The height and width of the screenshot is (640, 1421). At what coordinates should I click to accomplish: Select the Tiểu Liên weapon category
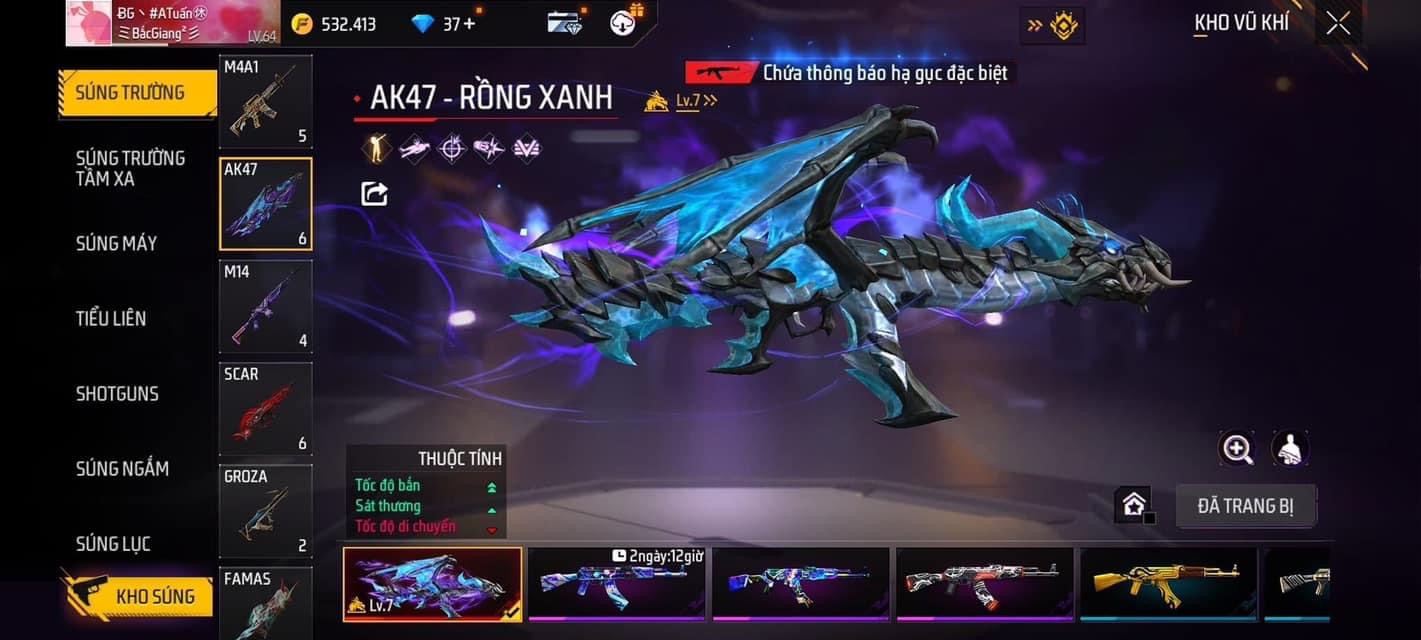click(x=111, y=318)
